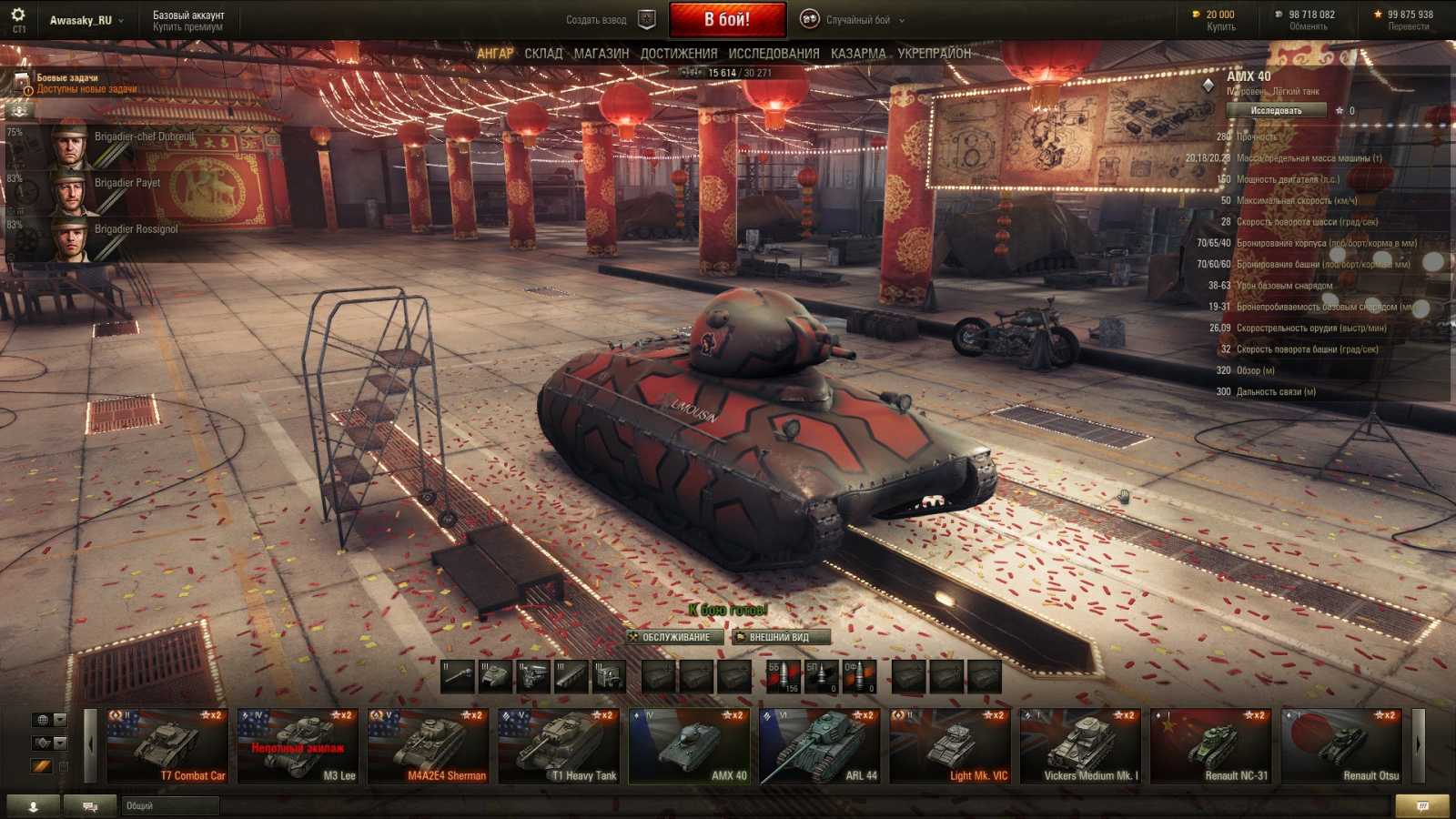The image size is (1456, 819).
Task: Open the Случайный бой battle mode dropdown
Action: tap(854, 18)
